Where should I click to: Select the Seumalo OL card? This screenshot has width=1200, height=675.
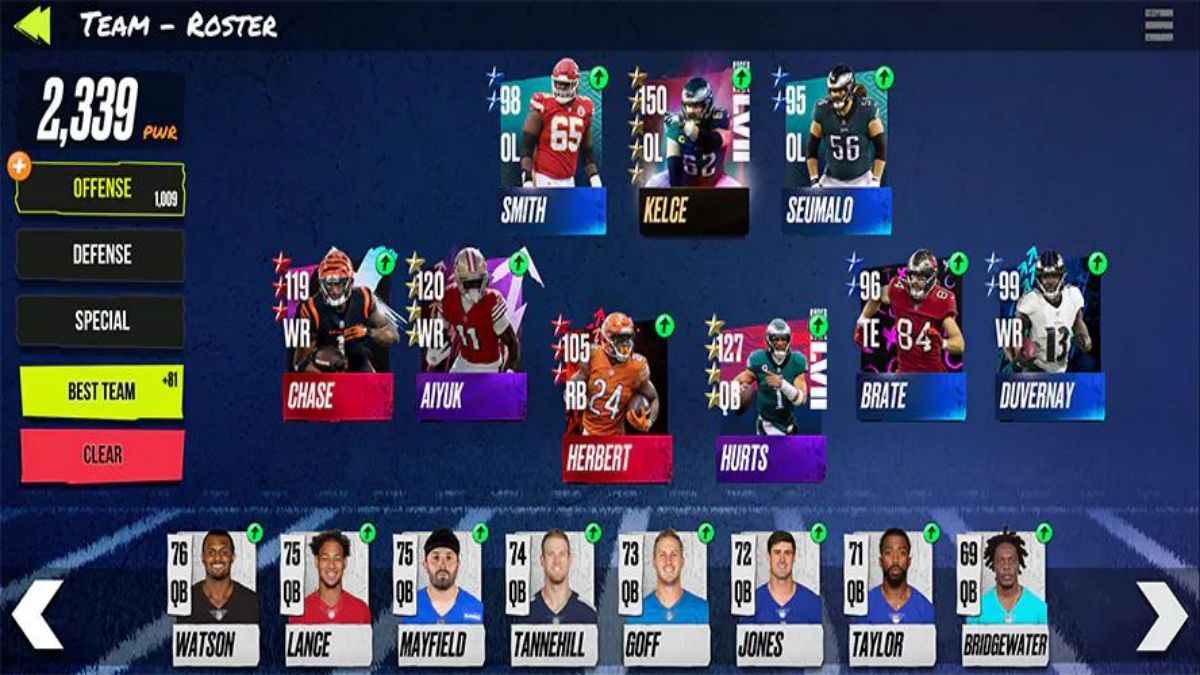pos(836,148)
